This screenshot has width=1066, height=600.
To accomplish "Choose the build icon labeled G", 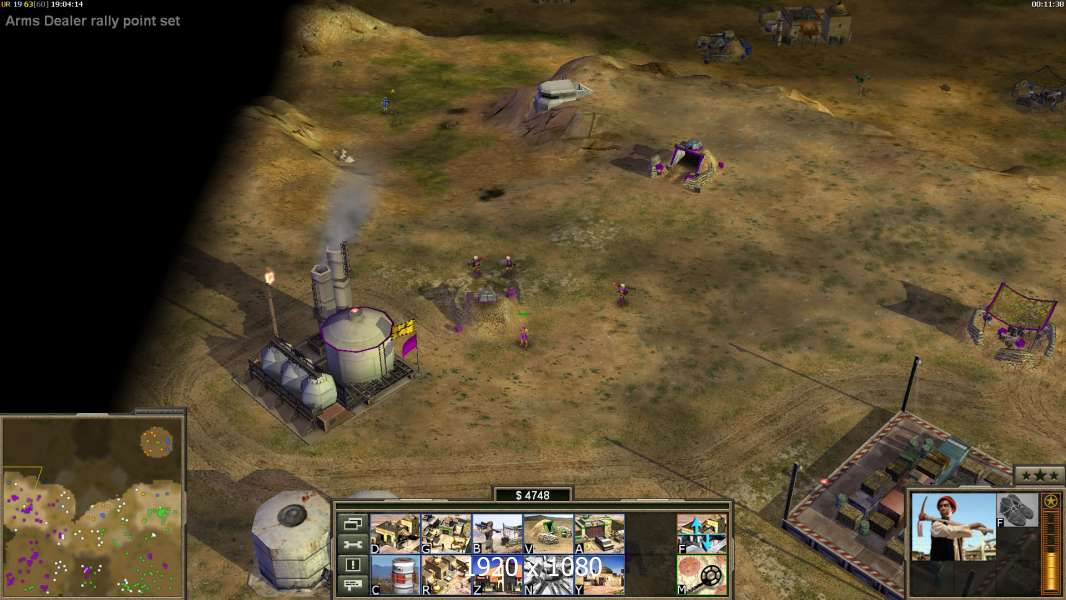I will [446, 534].
